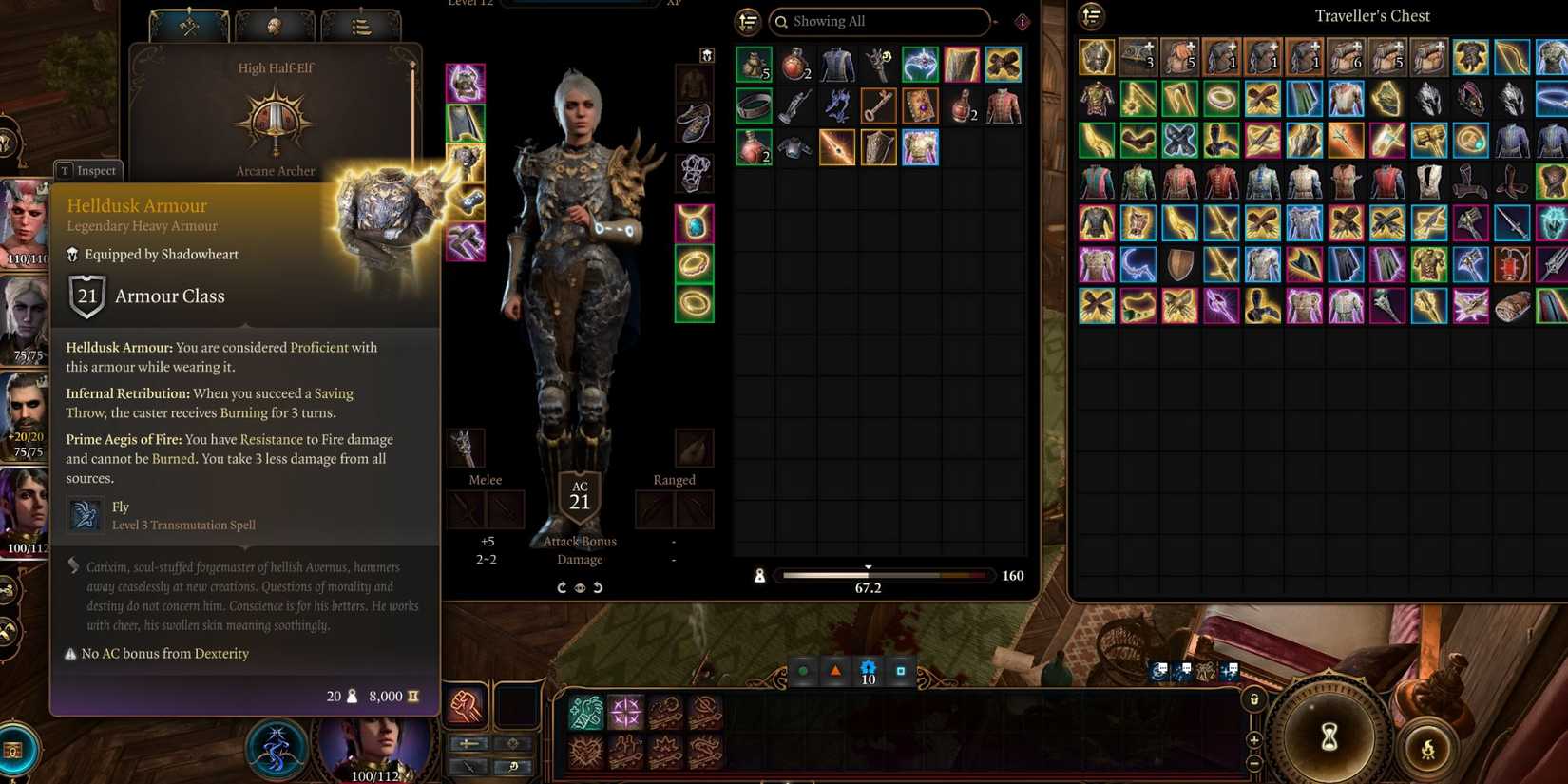Click the warning icon beside the search bar
Image resolution: width=1568 pixels, height=784 pixels.
(1022, 22)
